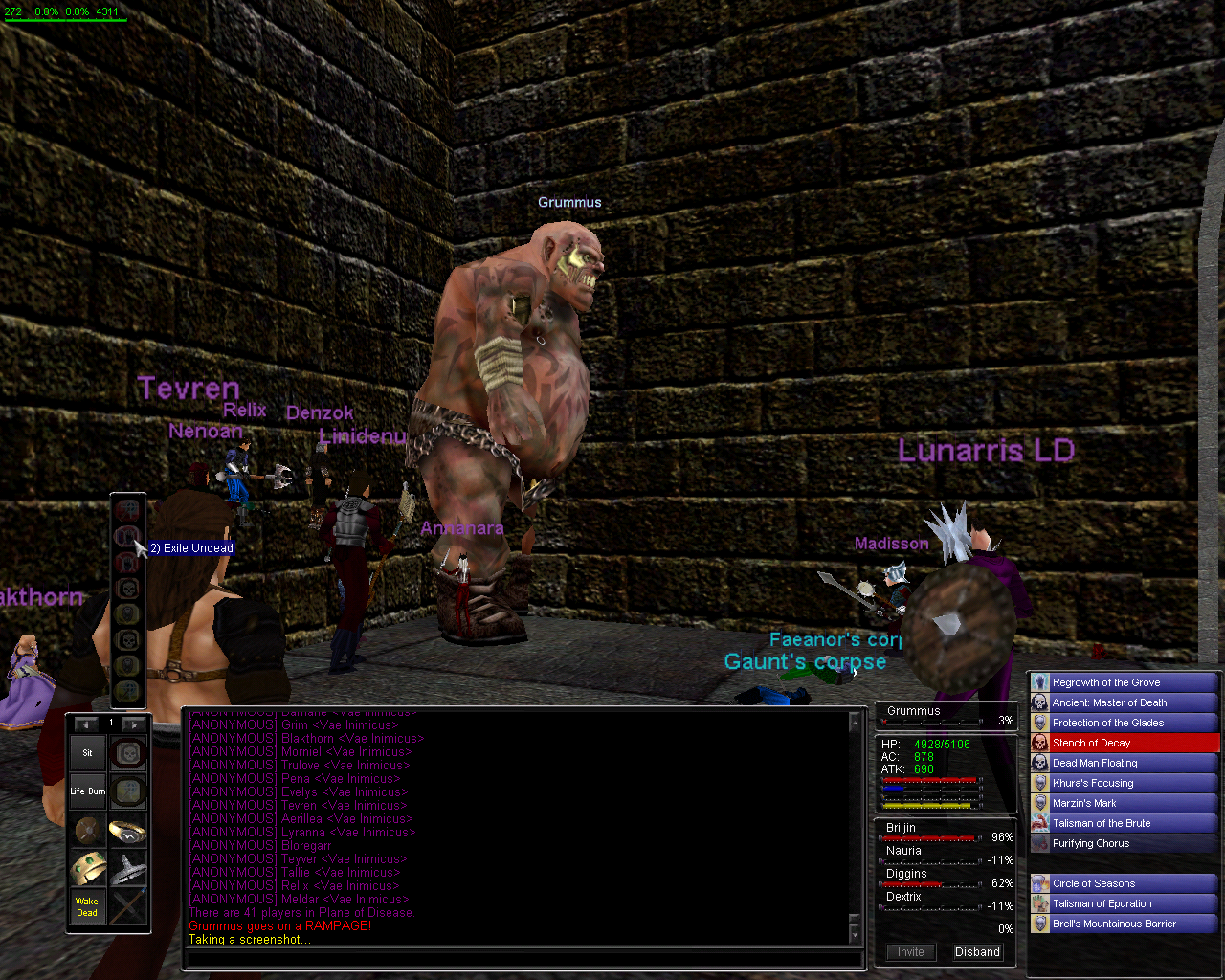Disband the group
Screen dimensions: 1225x980
click(x=977, y=952)
